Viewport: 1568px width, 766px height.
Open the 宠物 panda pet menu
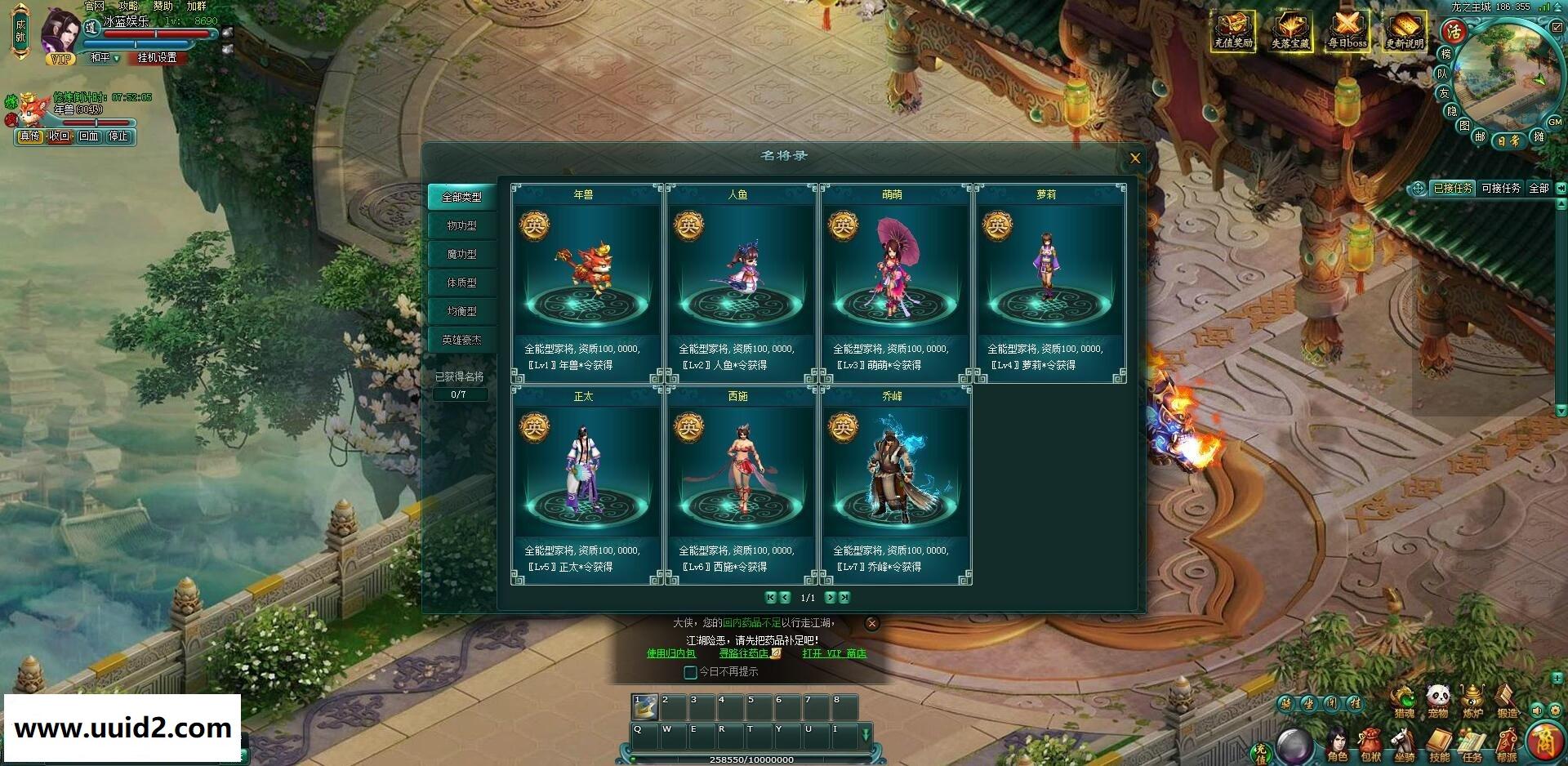[1438, 700]
